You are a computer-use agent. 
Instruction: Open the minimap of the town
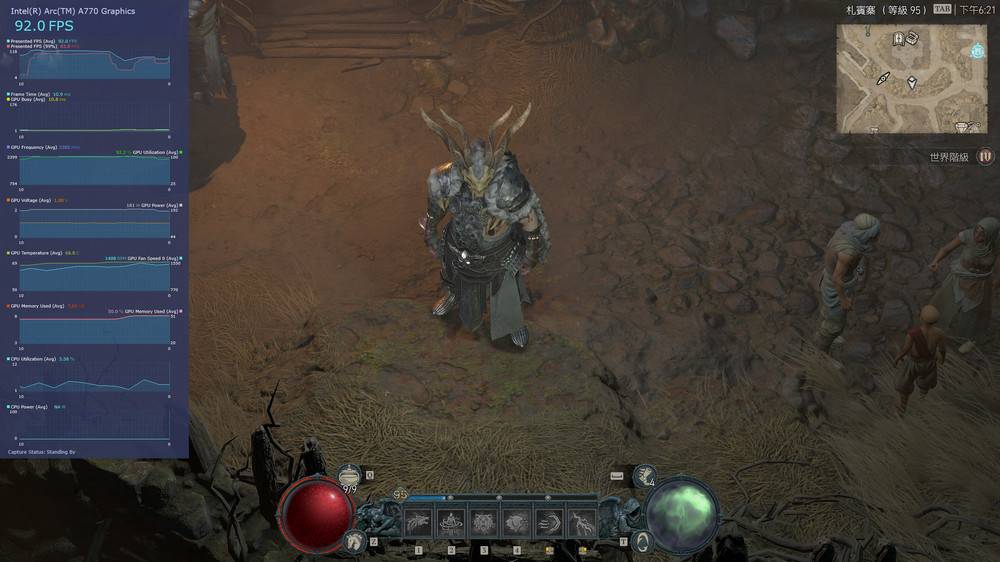(x=911, y=79)
